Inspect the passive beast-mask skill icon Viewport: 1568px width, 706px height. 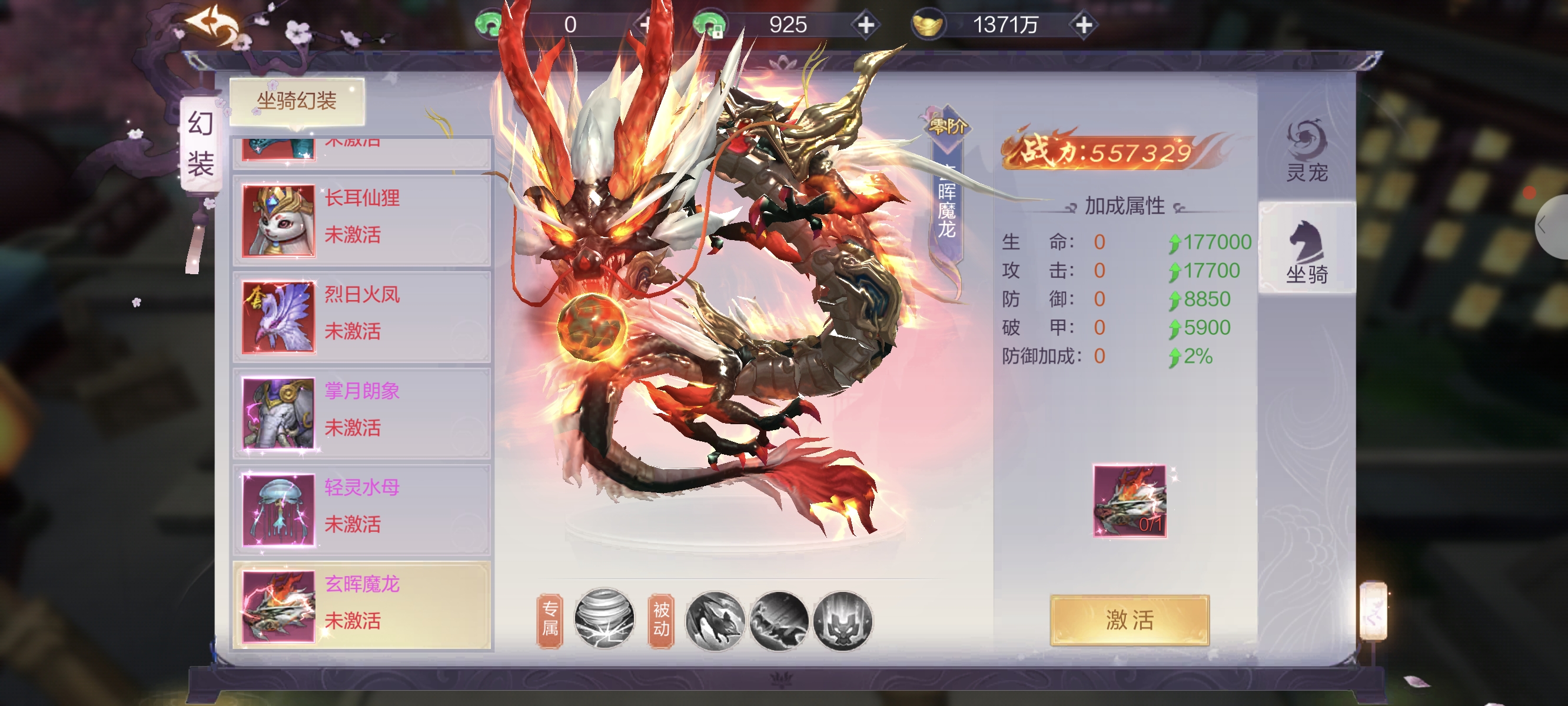click(843, 621)
